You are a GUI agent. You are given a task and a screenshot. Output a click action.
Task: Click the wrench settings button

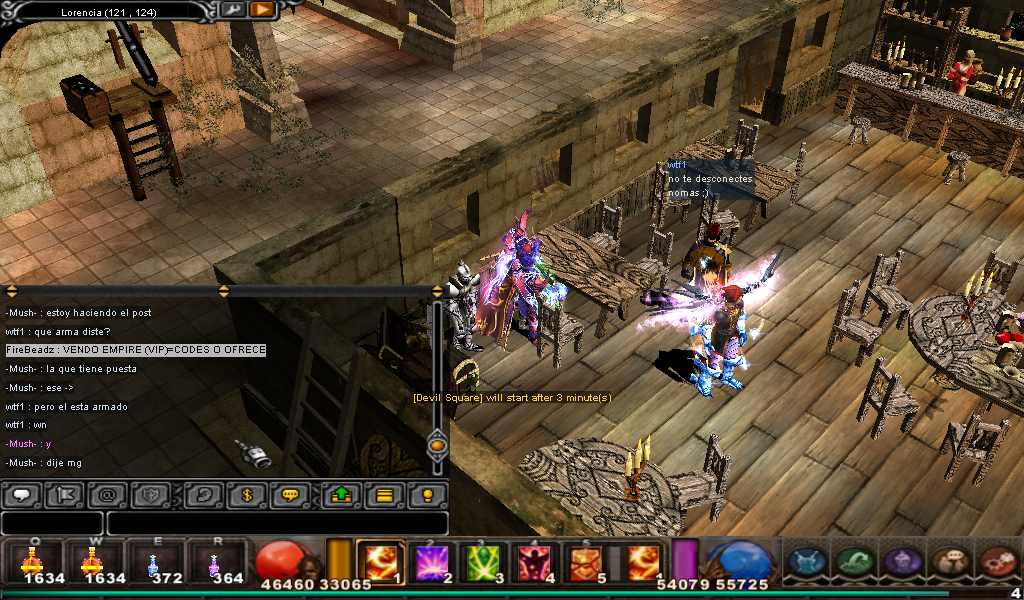(x=232, y=10)
